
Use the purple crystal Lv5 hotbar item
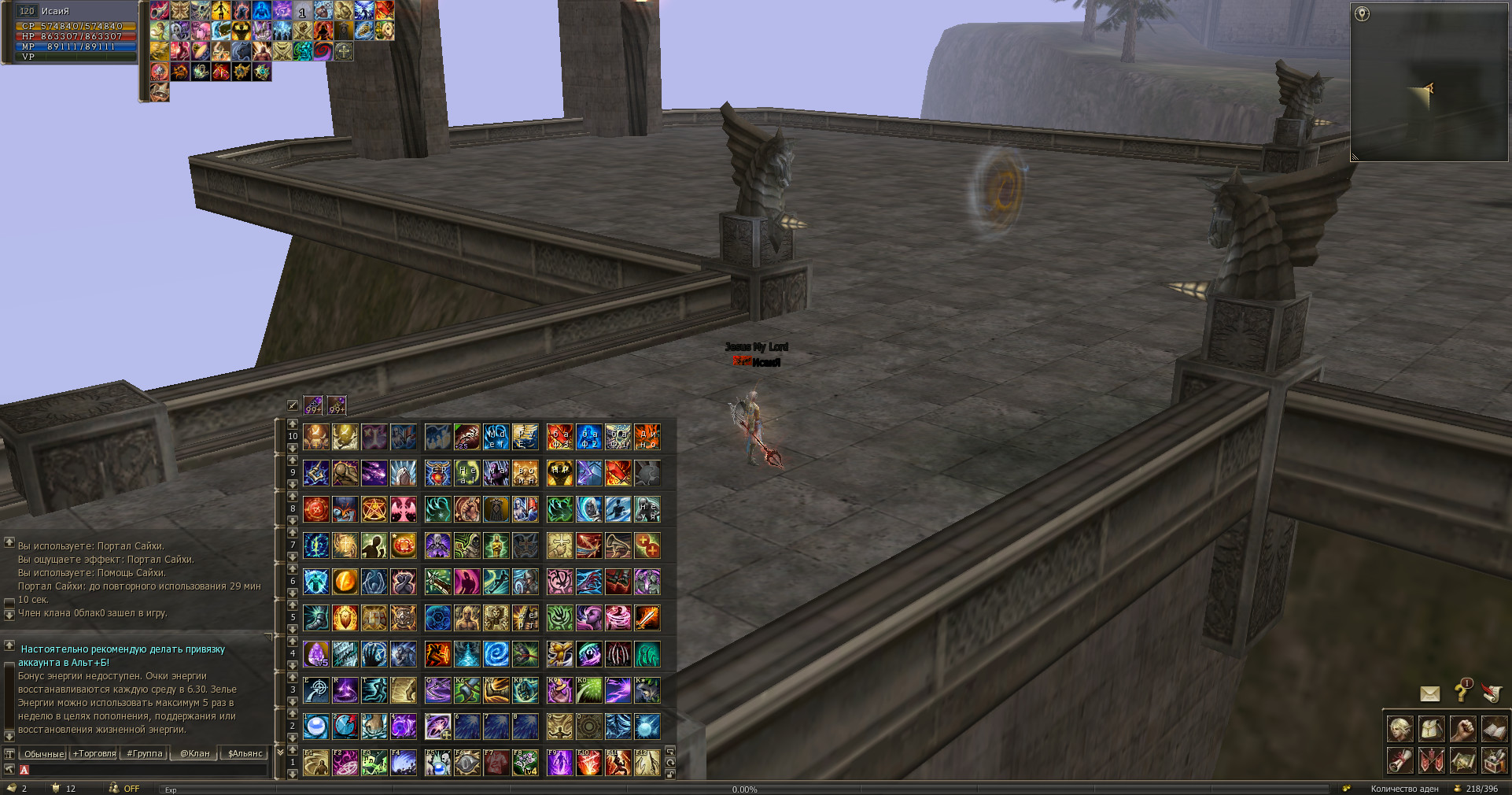tap(316, 654)
